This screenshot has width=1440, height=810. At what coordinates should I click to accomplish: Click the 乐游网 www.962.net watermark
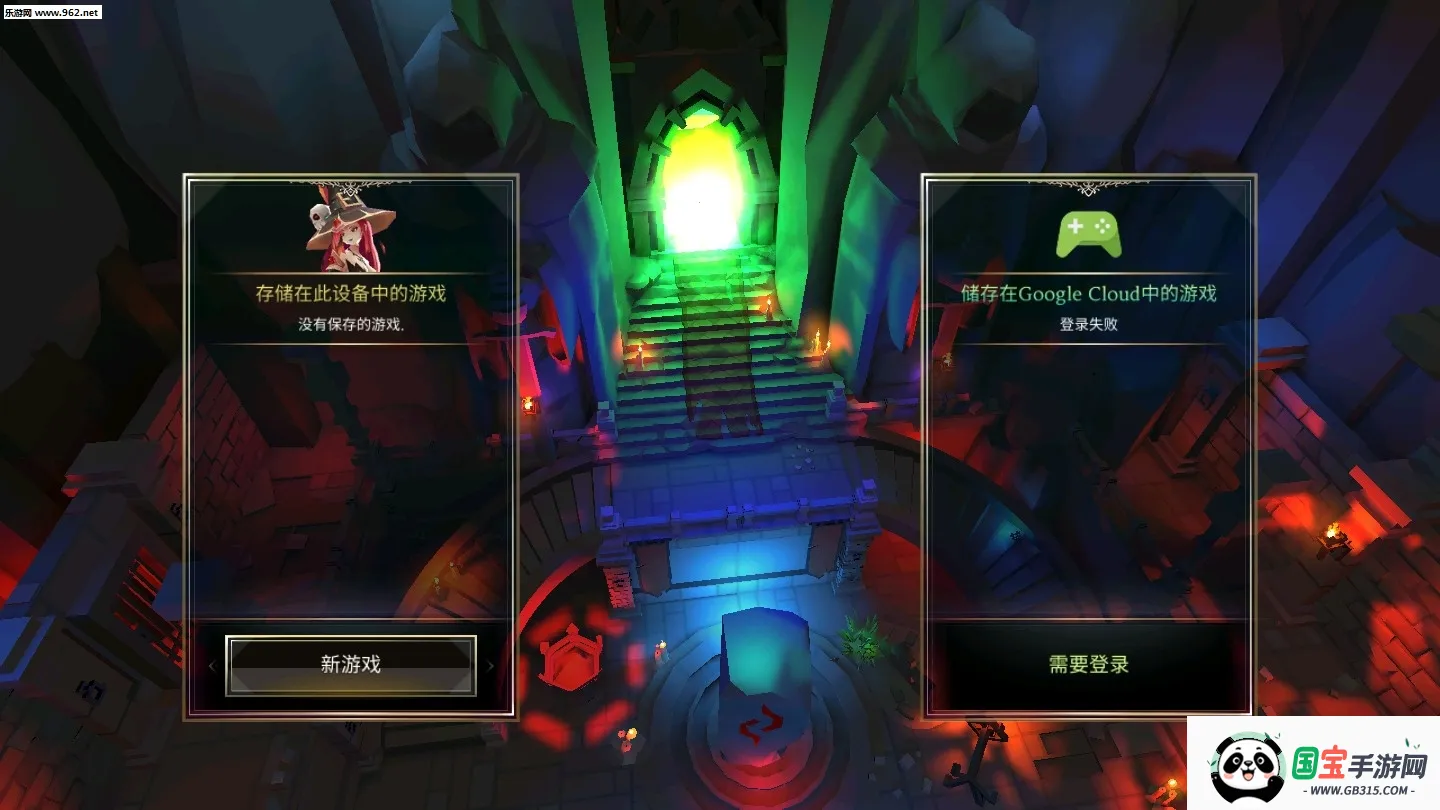(x=55, y=13)
